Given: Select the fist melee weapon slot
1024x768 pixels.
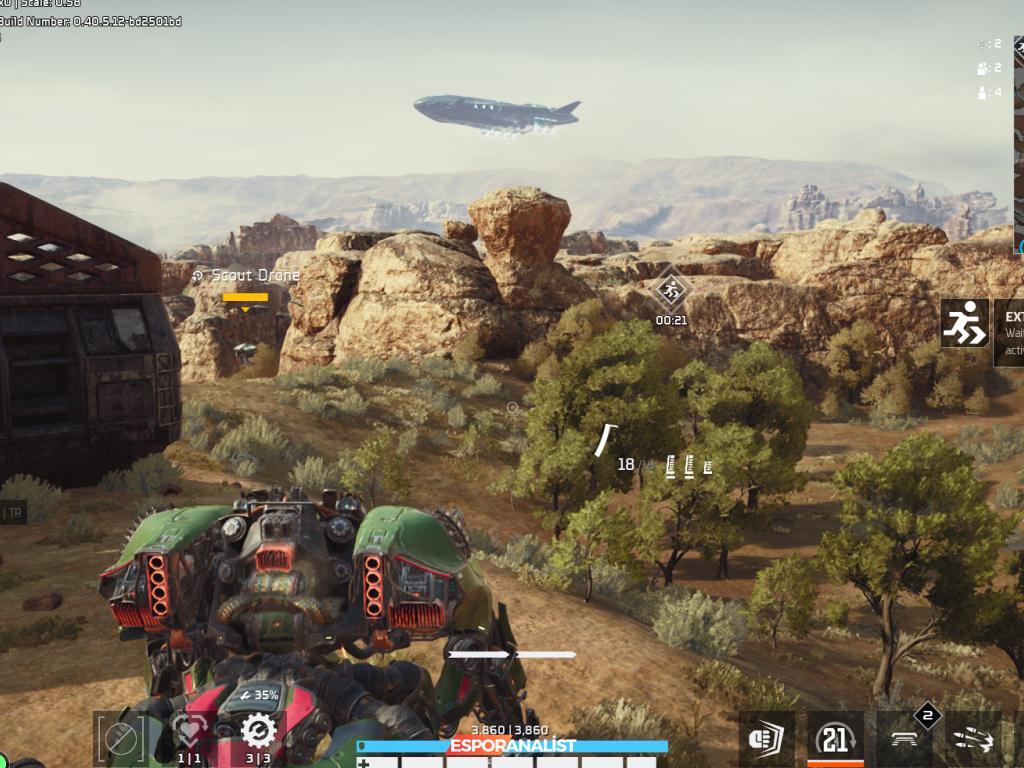Looking at the screenshot, I should (x=767, y=740).
